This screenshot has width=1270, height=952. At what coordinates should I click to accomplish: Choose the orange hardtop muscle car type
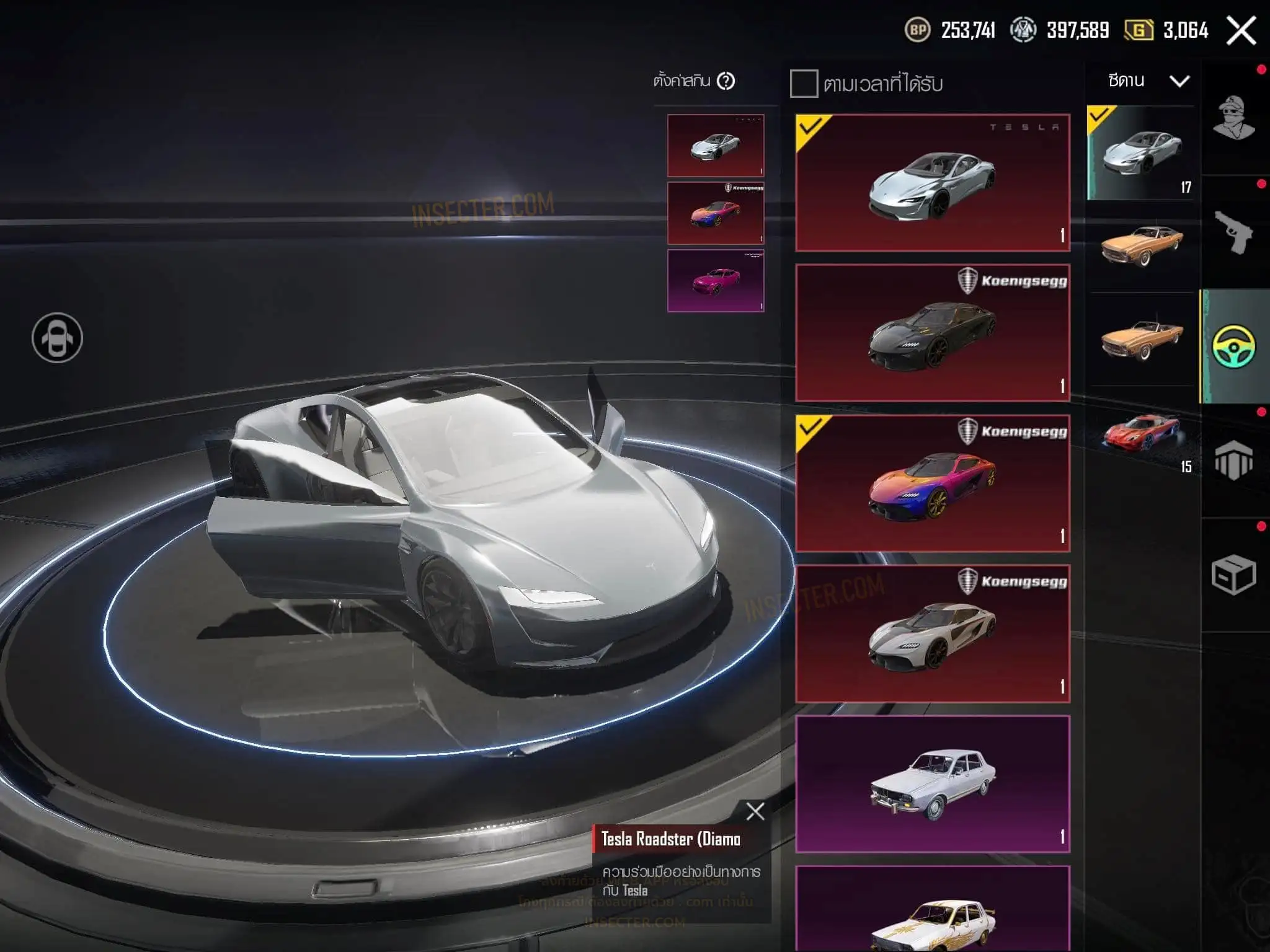click(x=1142, y=245)
